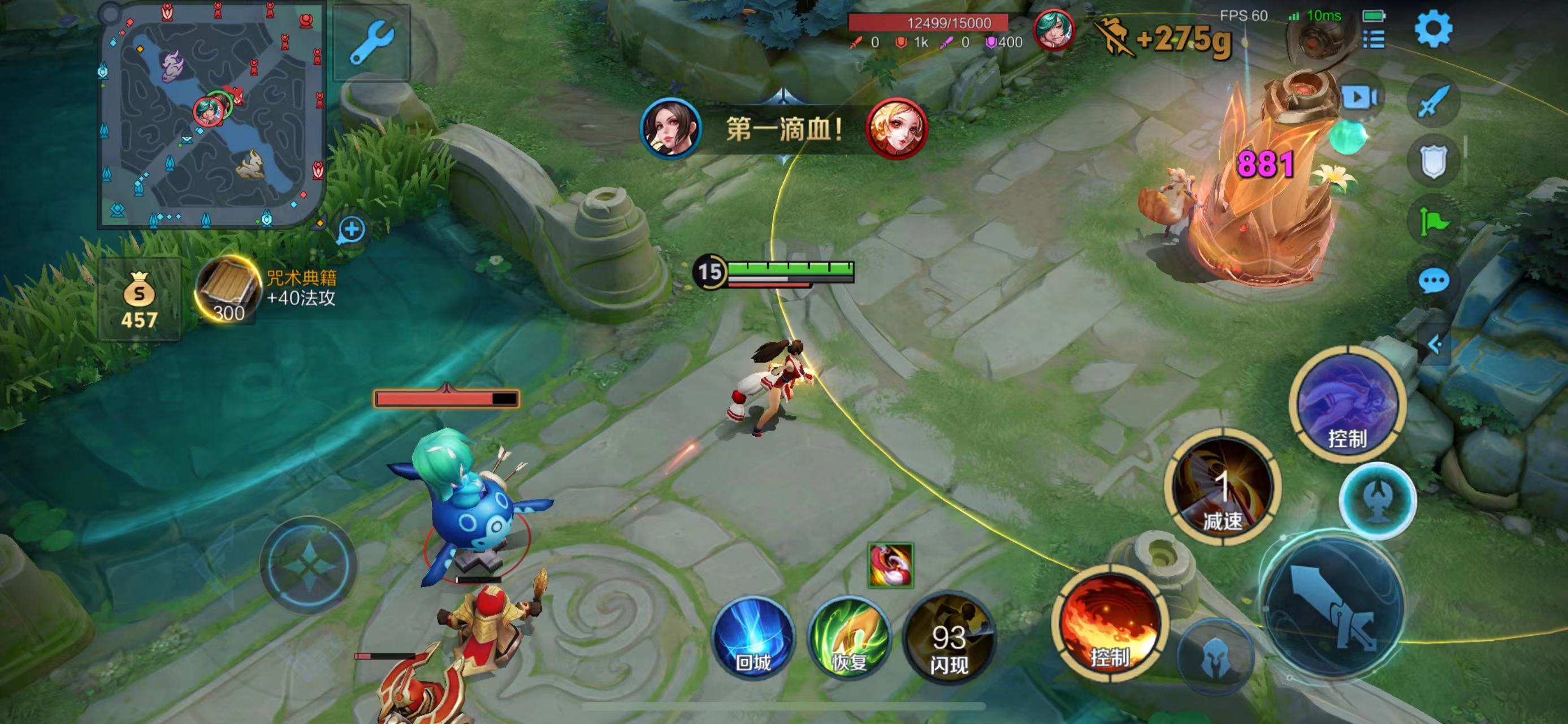Cast the 减速 slow skill
Image resolution: width=1568 pixels, height=724 pixels.
coord(1223,488)
